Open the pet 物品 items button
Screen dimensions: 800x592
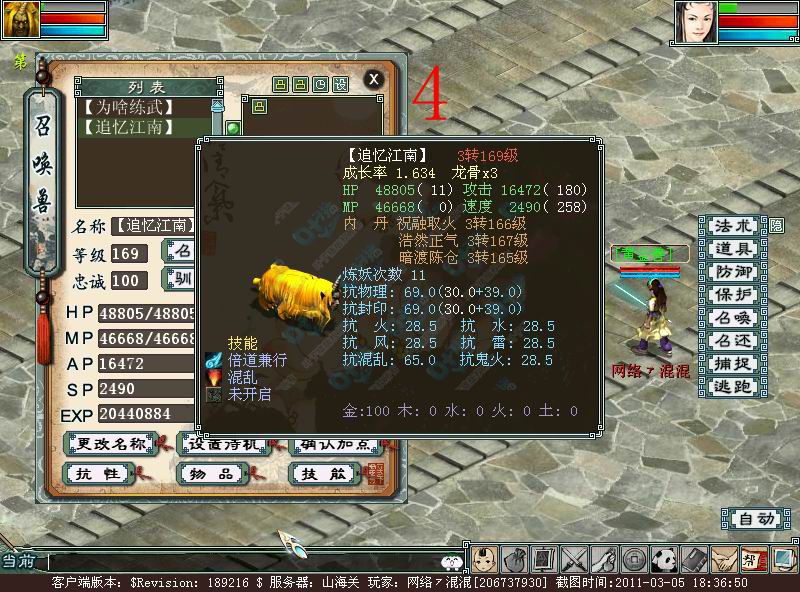click(x=211, y=472)
